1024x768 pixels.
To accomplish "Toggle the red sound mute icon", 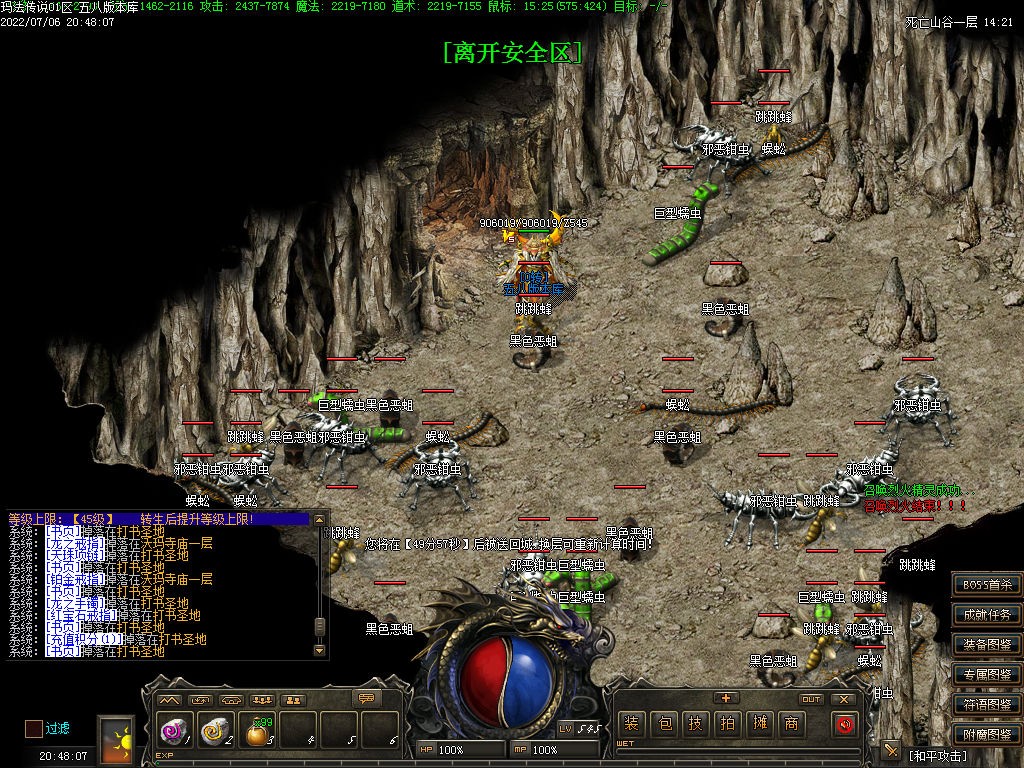I will point(845,724).
